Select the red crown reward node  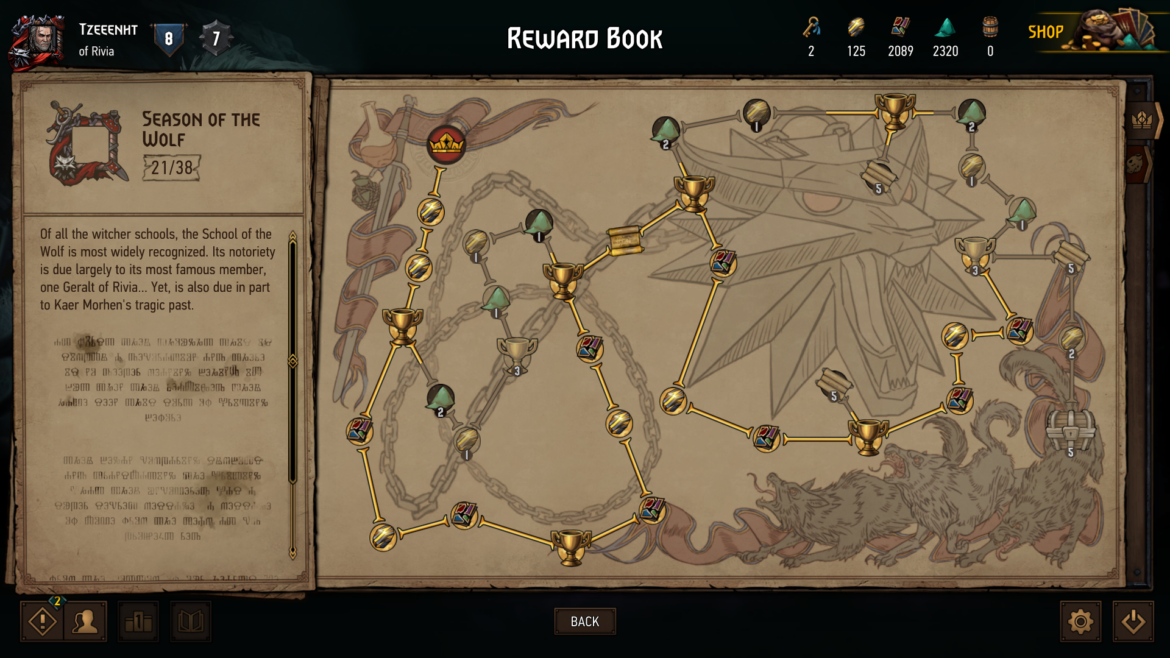pyautogui.click(x=446, y=146)
